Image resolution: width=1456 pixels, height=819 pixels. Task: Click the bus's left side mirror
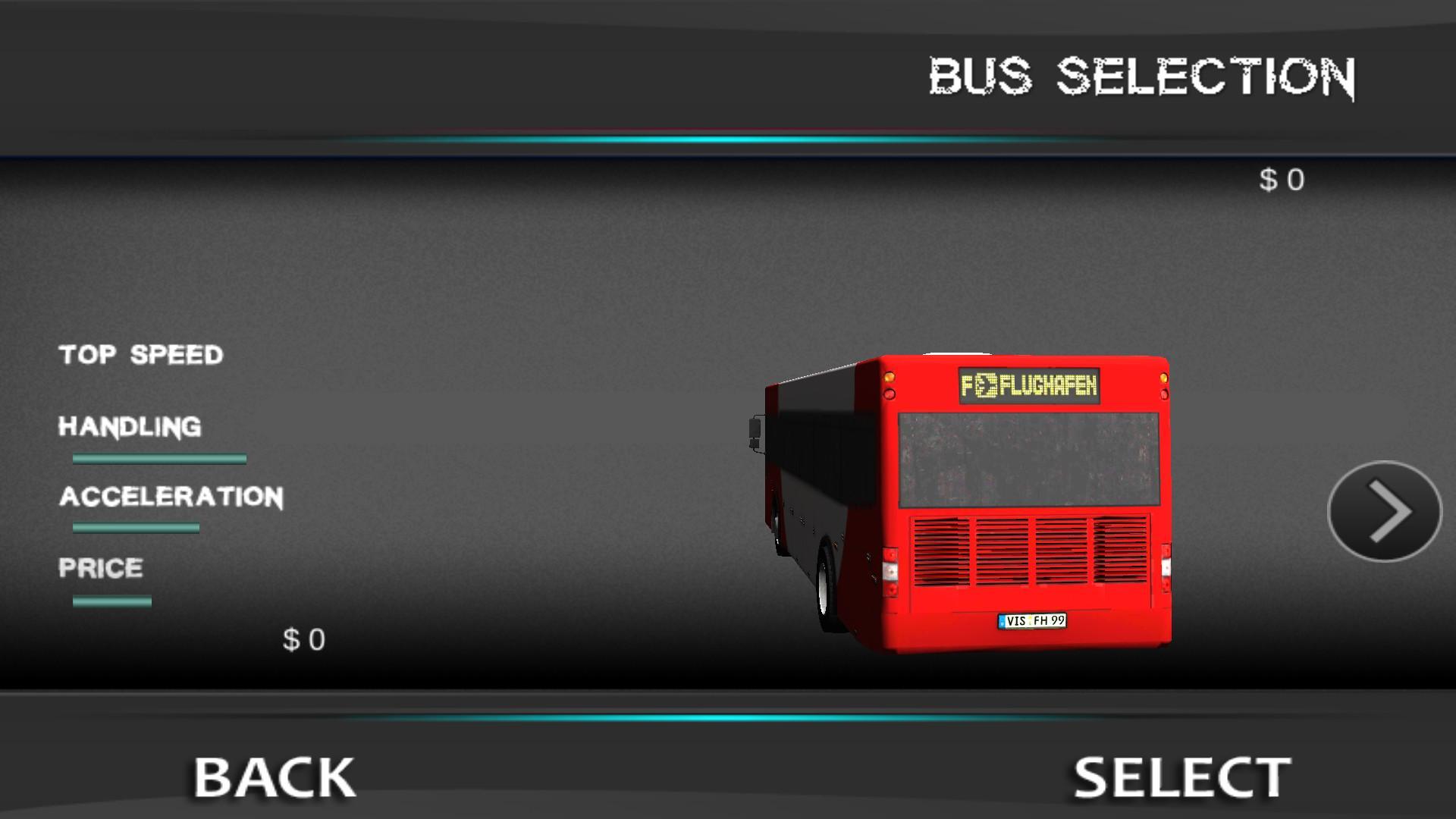coord(755,428)
